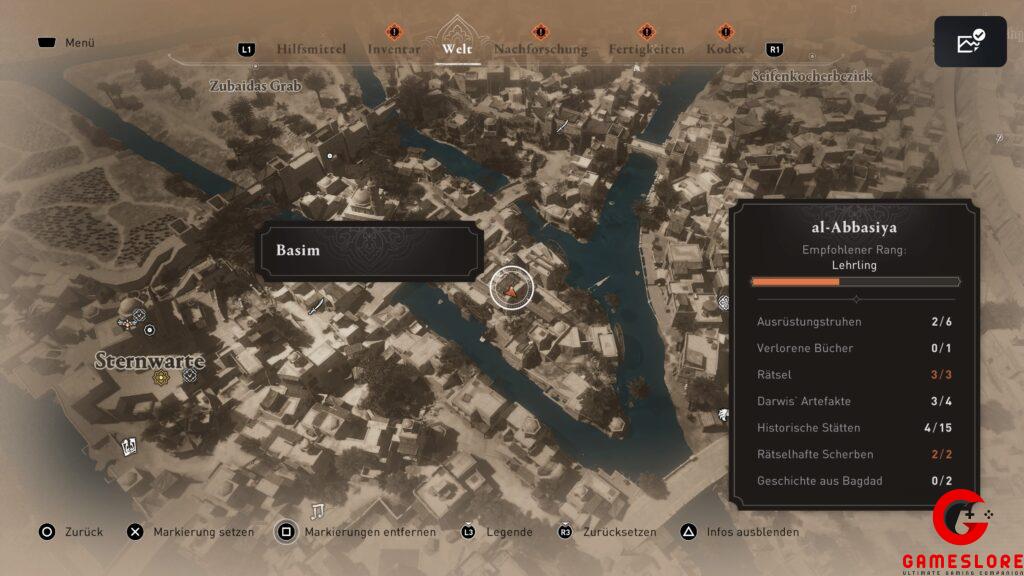Select Basim's red arrow player marker
The width and height of the screenshot is (1024, 576).
[512, 288]
